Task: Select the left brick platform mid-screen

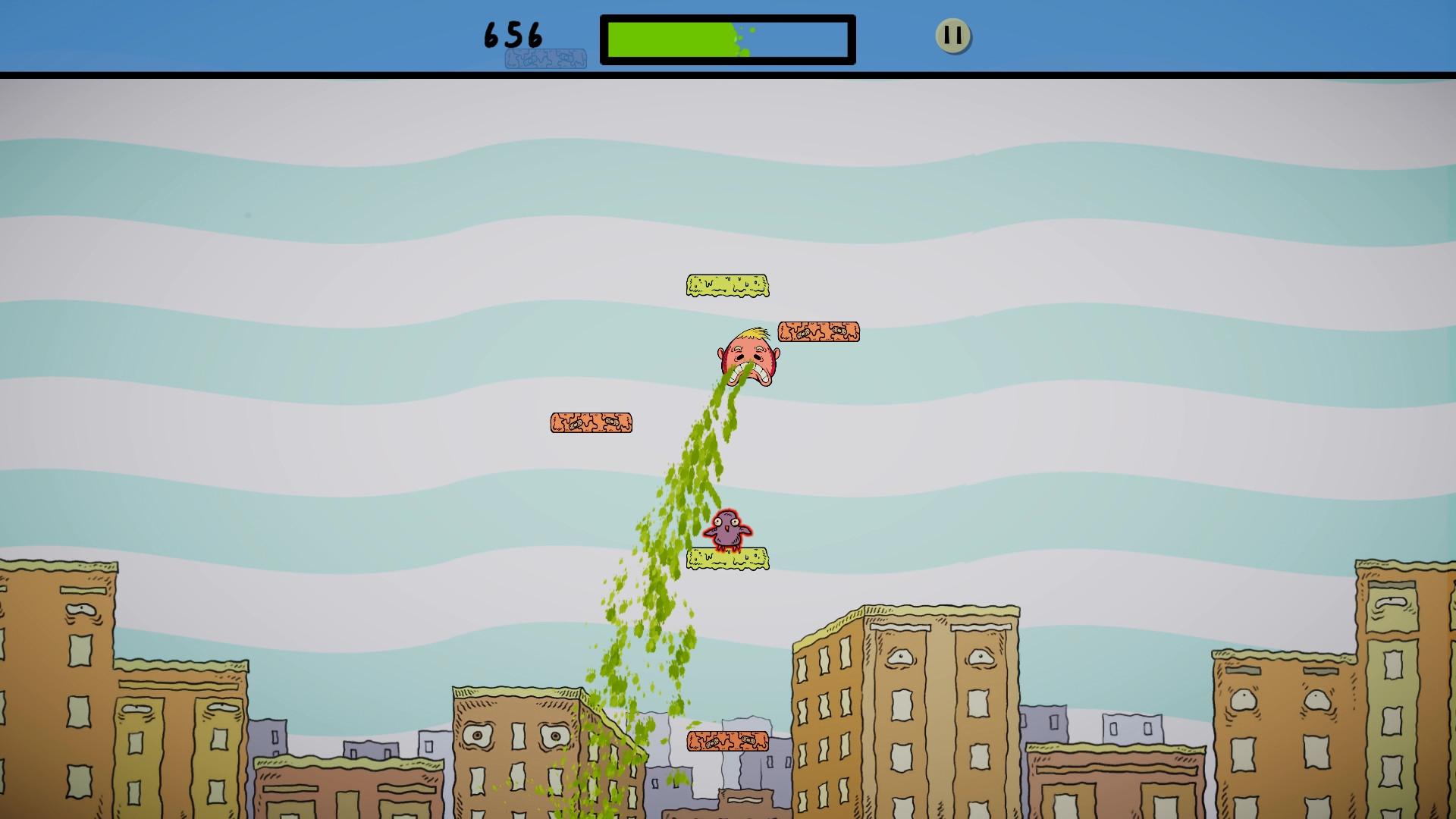Action: (x=591, y=422)
